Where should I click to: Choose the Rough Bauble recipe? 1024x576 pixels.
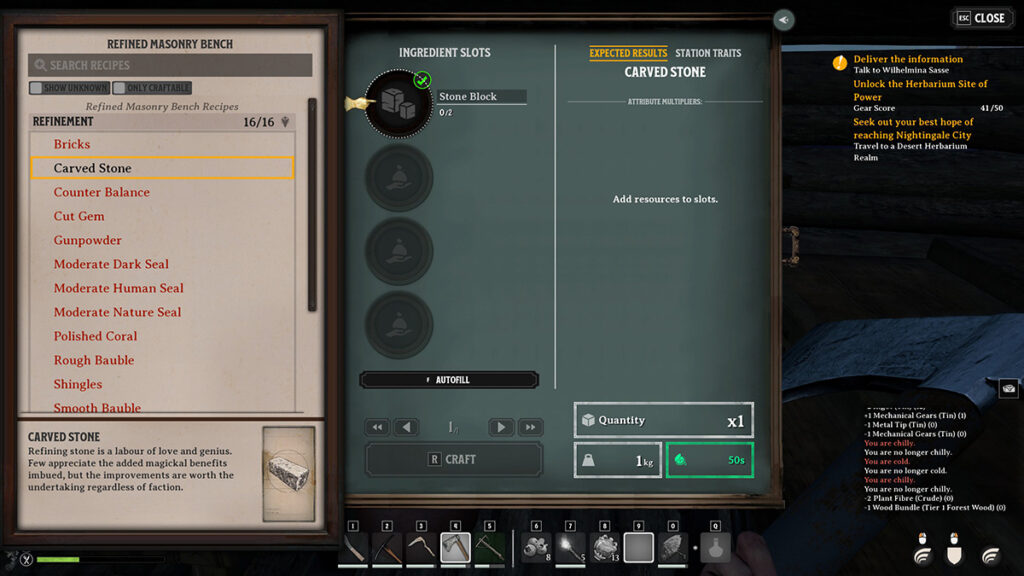coord(94,360)
